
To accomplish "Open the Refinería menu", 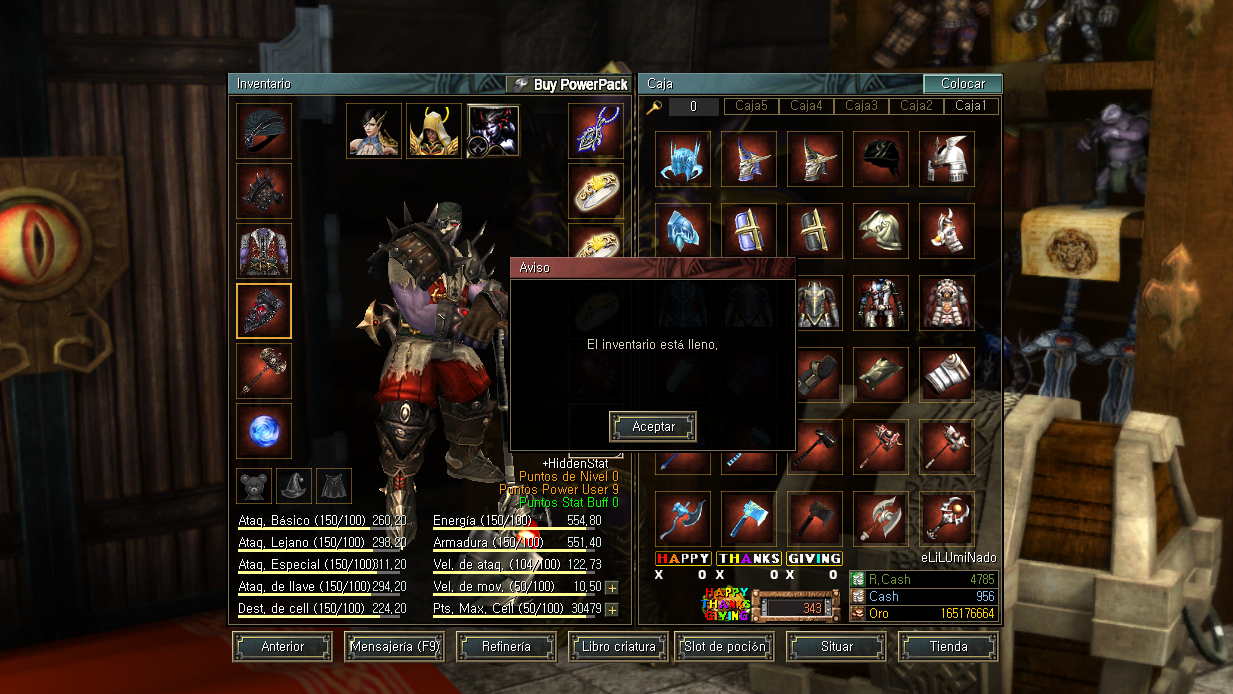I will pyautogui.click(x=506, y=647).
